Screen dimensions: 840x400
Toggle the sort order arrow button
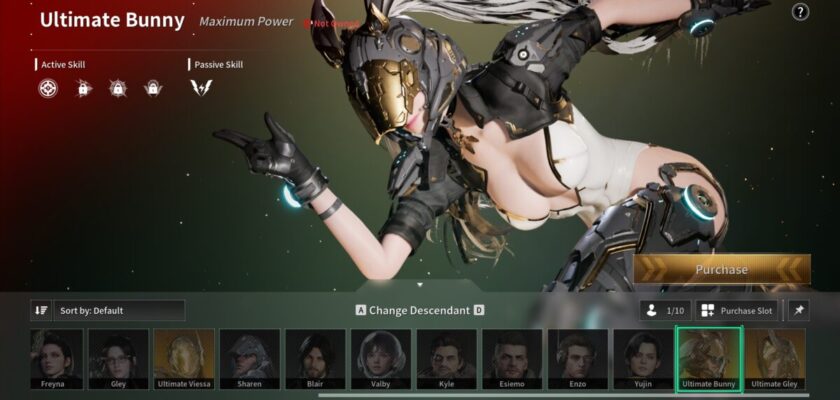point(41,311)
